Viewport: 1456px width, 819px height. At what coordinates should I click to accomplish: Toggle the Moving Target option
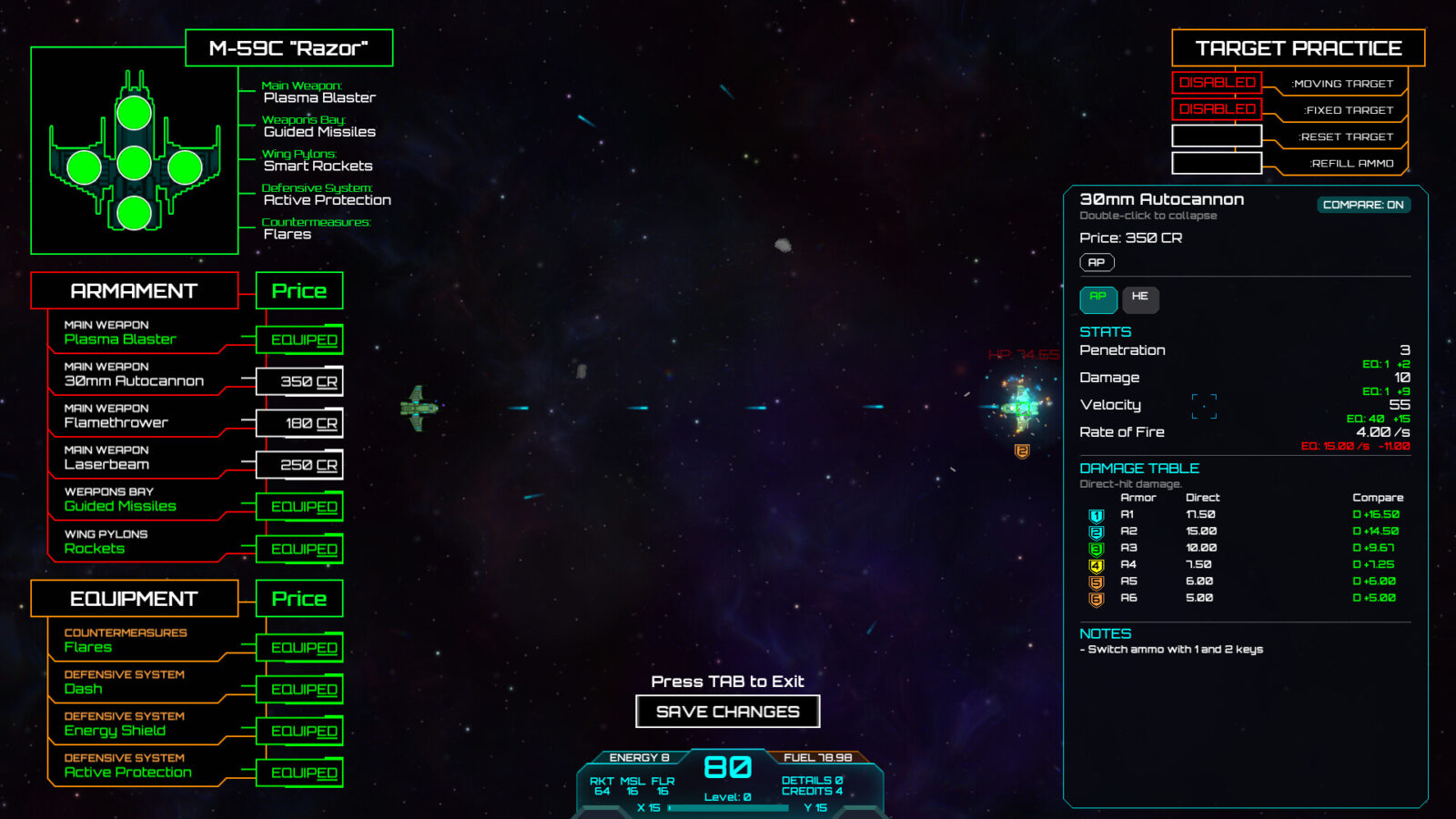tap(1217, 83)
